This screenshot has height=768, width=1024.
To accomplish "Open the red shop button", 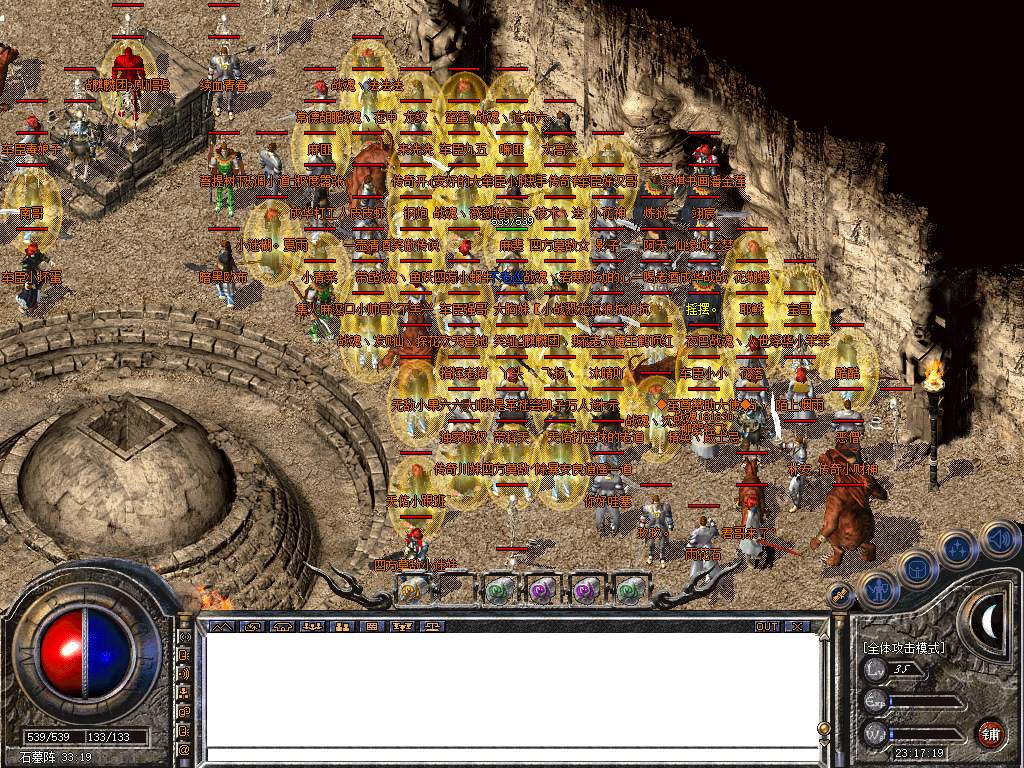I will point(991,731).
